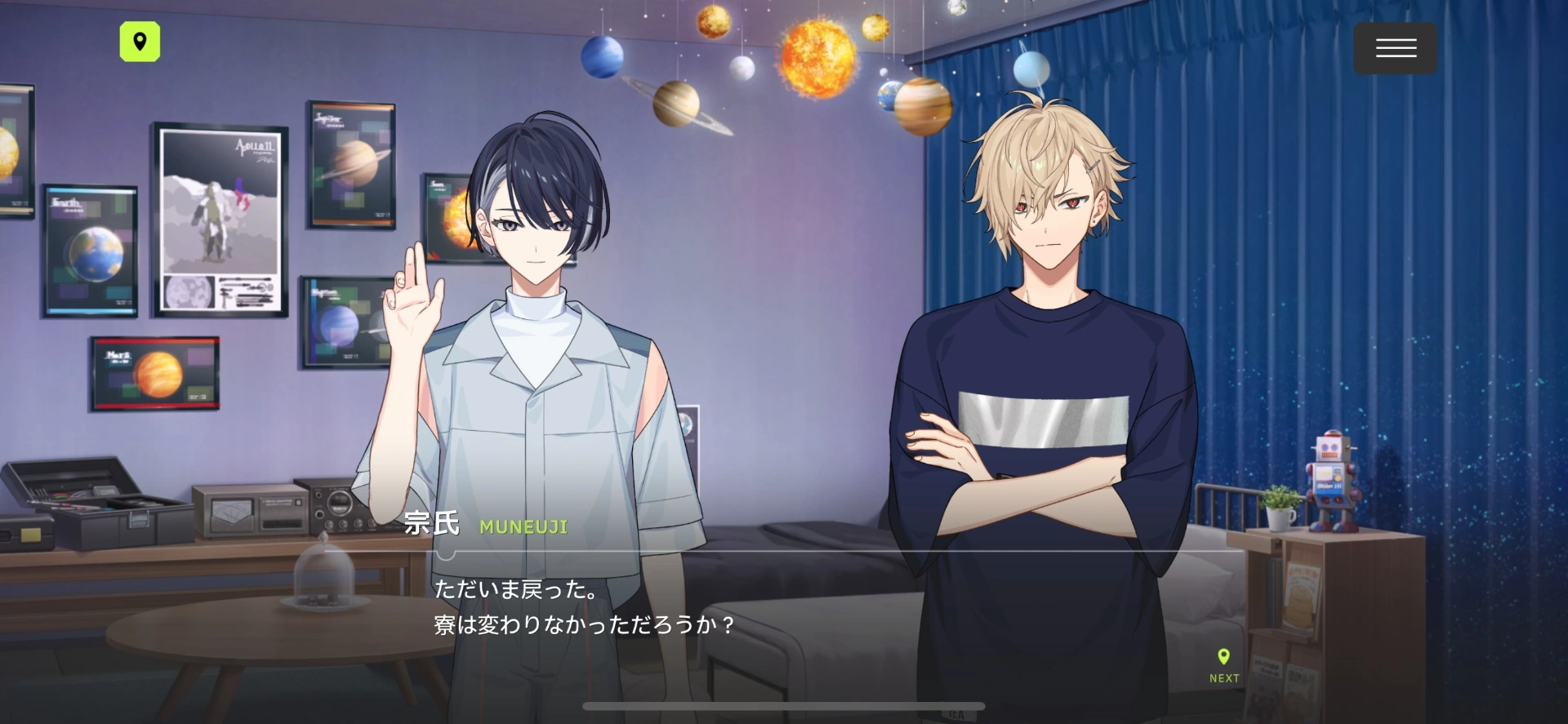This screenshot has width=1568, height=724.
Task: Advance dialogue with the NEXT button
Action: 1223,665
